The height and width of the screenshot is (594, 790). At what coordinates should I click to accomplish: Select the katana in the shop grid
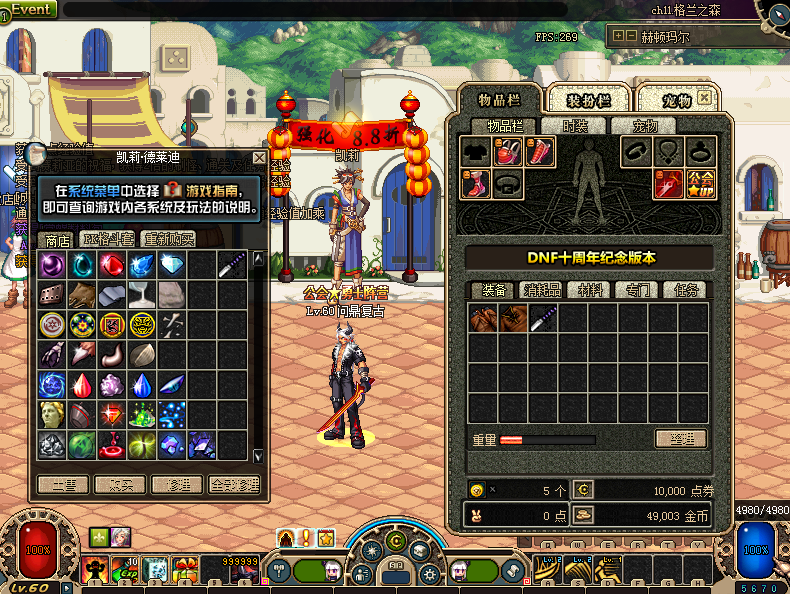(x=232, y=265)
